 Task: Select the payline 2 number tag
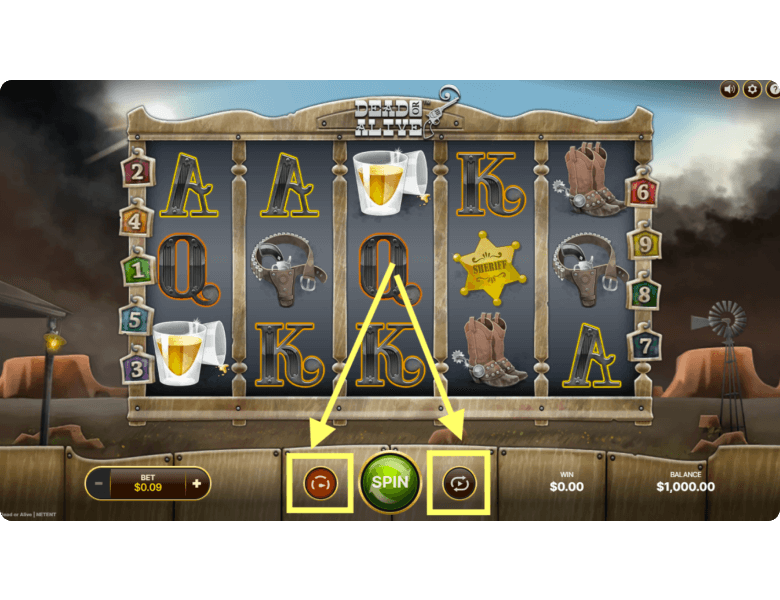137,171
